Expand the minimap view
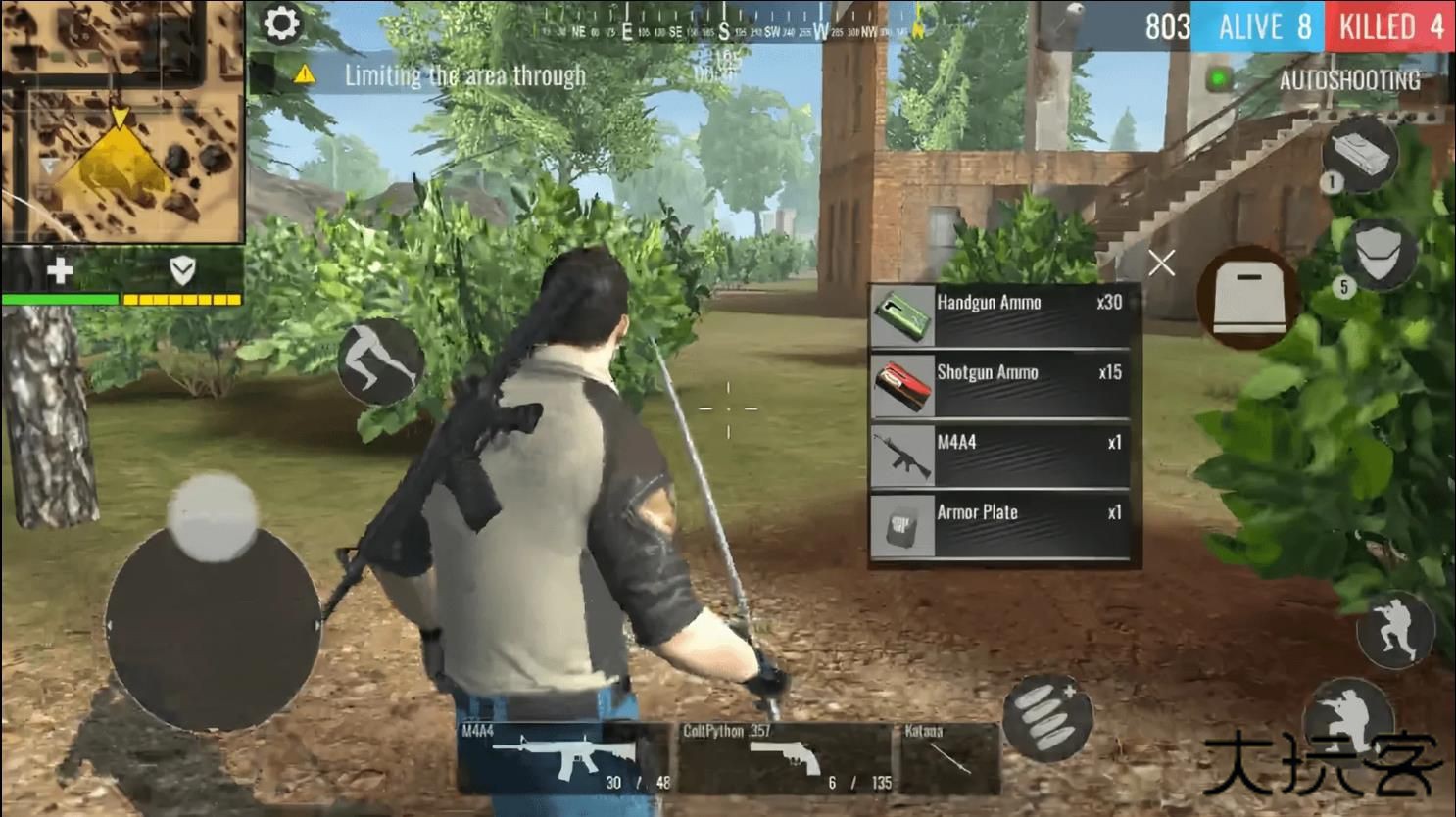1456x817 pixels. pos(122,122)
